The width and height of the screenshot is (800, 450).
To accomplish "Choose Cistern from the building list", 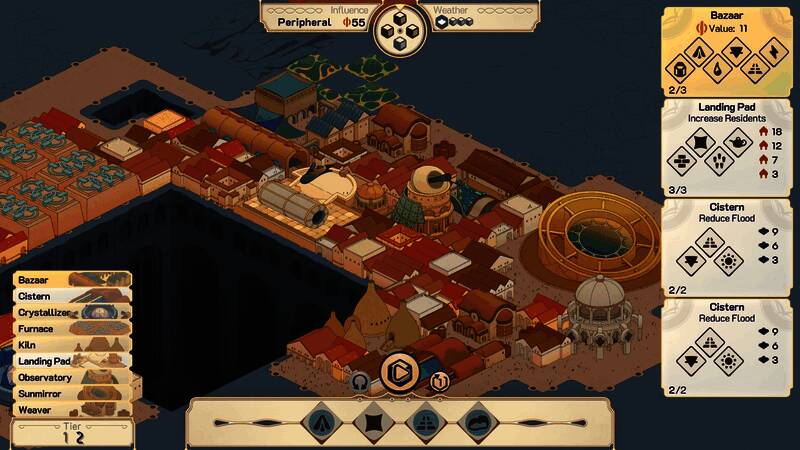I will tap(70, 296).
